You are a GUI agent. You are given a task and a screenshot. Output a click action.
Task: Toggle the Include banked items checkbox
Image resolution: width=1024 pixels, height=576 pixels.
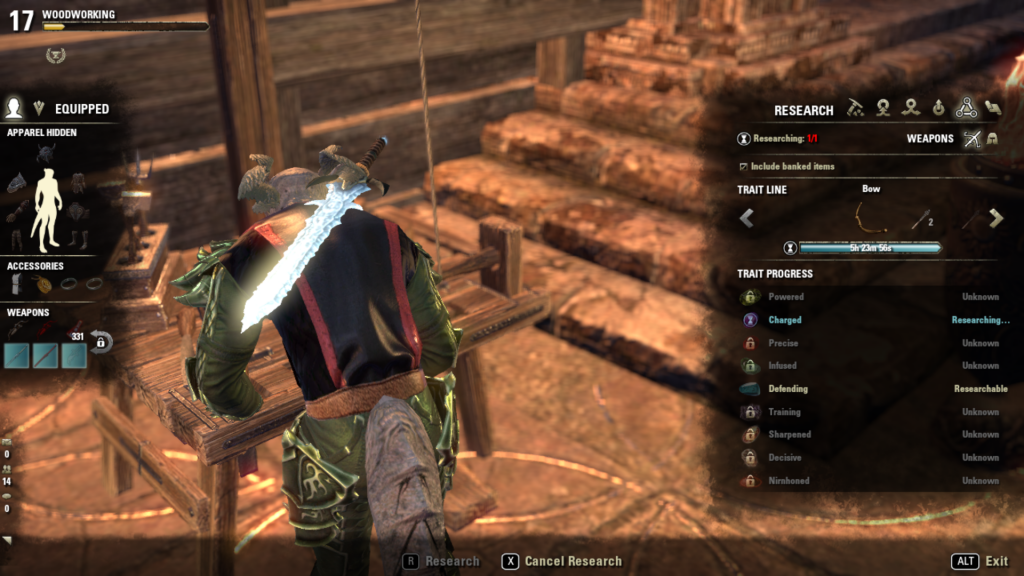pos(743,166)
